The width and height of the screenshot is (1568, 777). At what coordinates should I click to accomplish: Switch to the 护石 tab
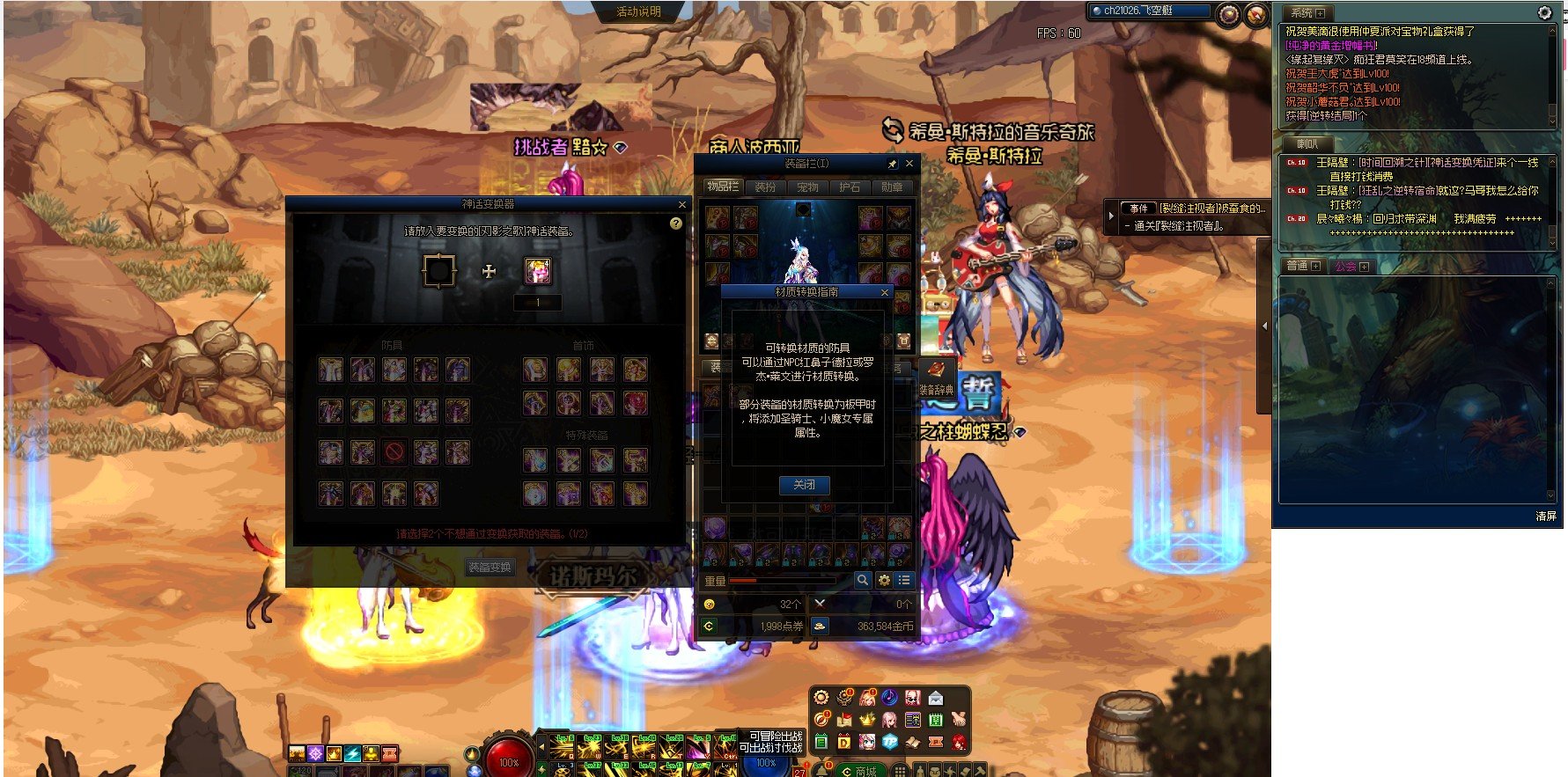click(850, 187)
